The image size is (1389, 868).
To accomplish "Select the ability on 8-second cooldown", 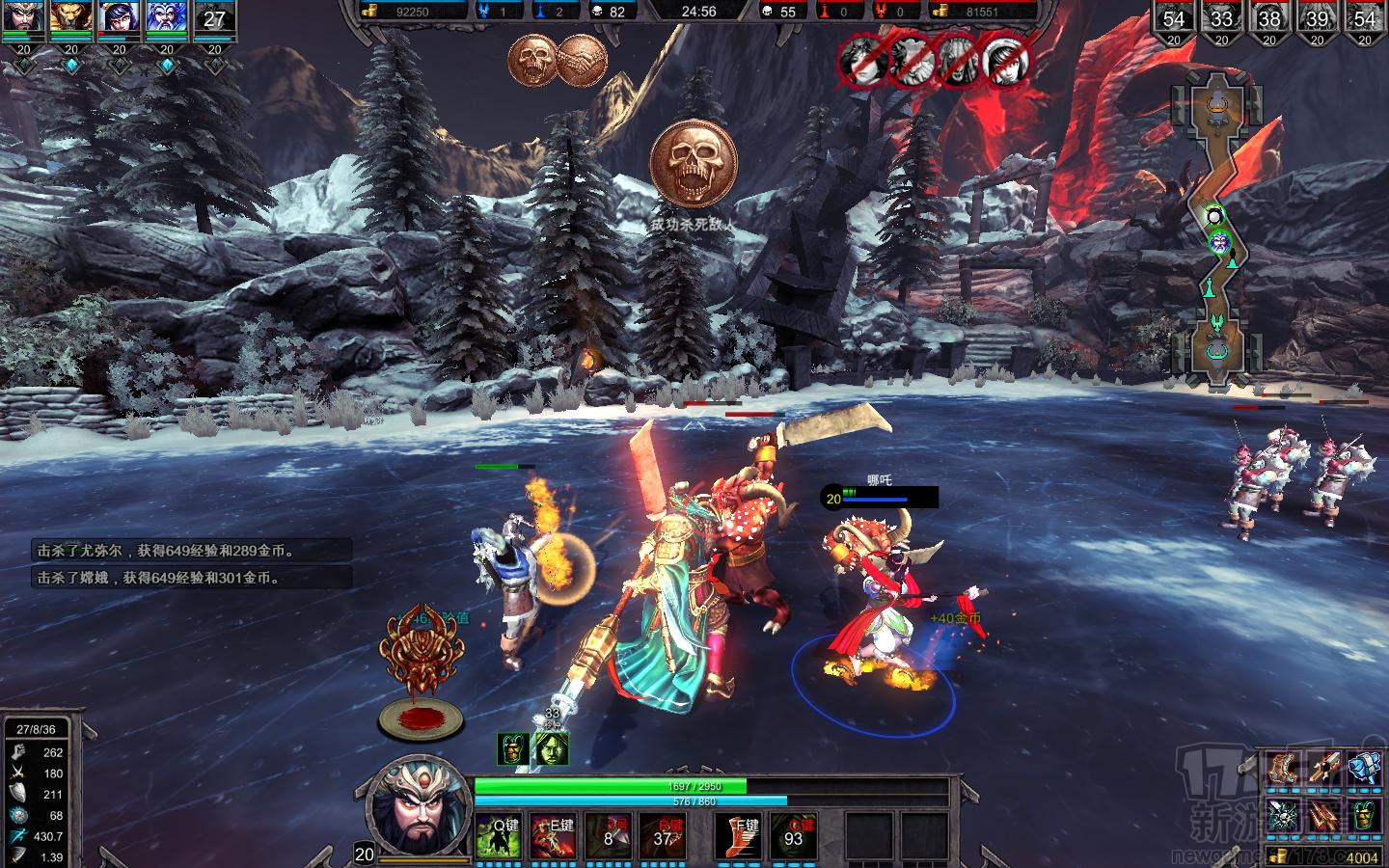I will tap(610, 836).
